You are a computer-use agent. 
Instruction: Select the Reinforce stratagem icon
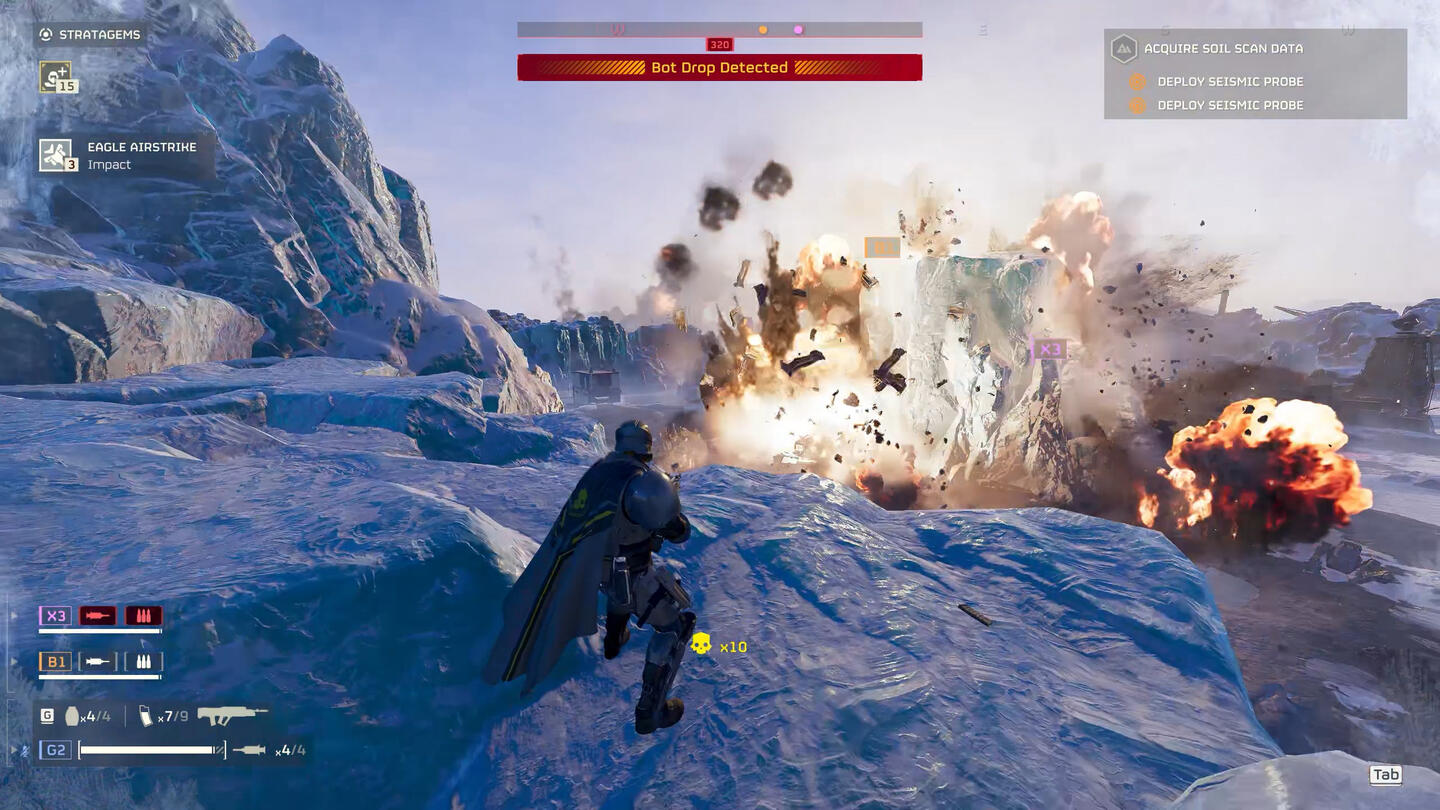pos(55,76)
